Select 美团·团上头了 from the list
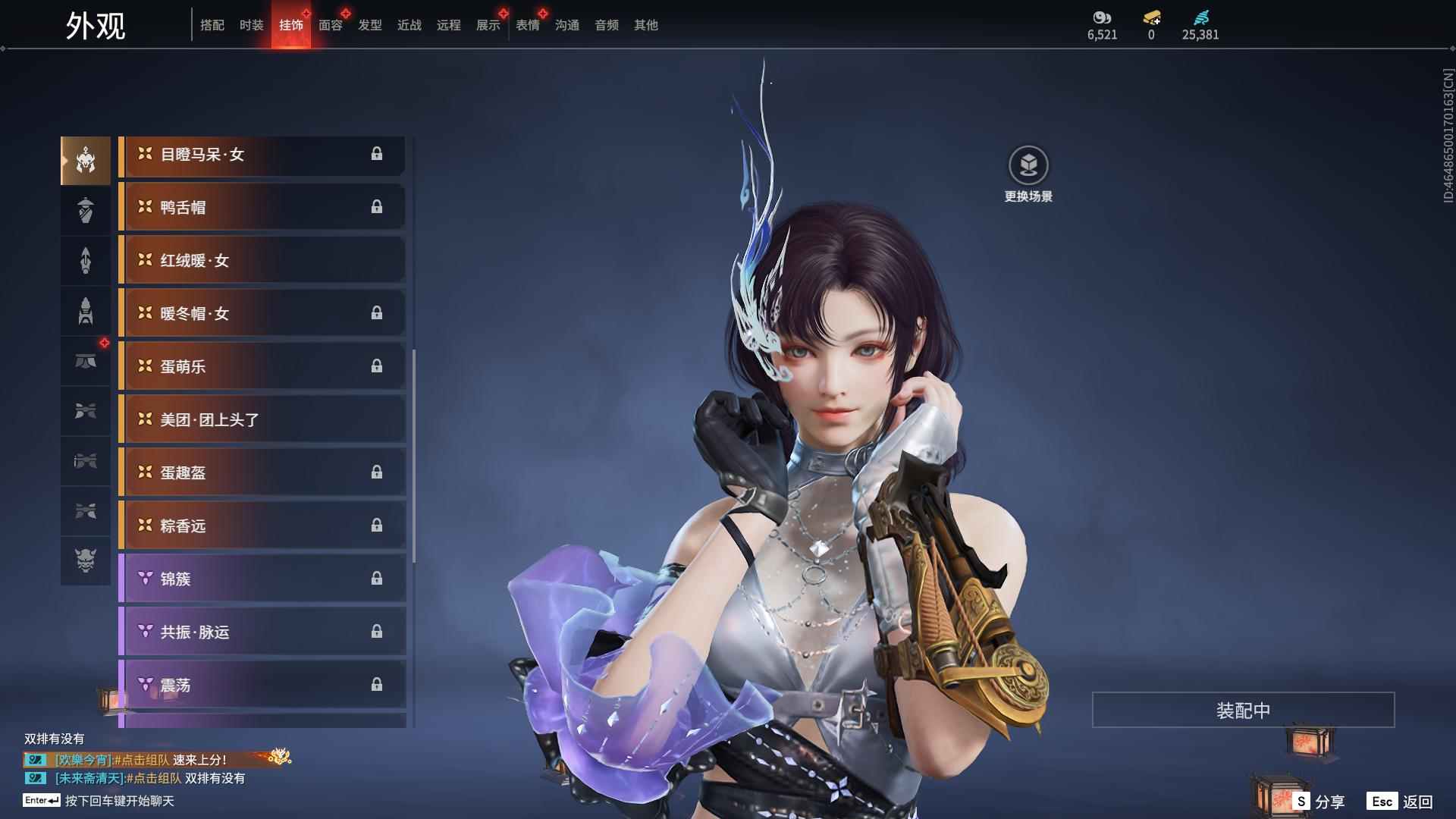The image size is (1456, 819). pos(262,419)
